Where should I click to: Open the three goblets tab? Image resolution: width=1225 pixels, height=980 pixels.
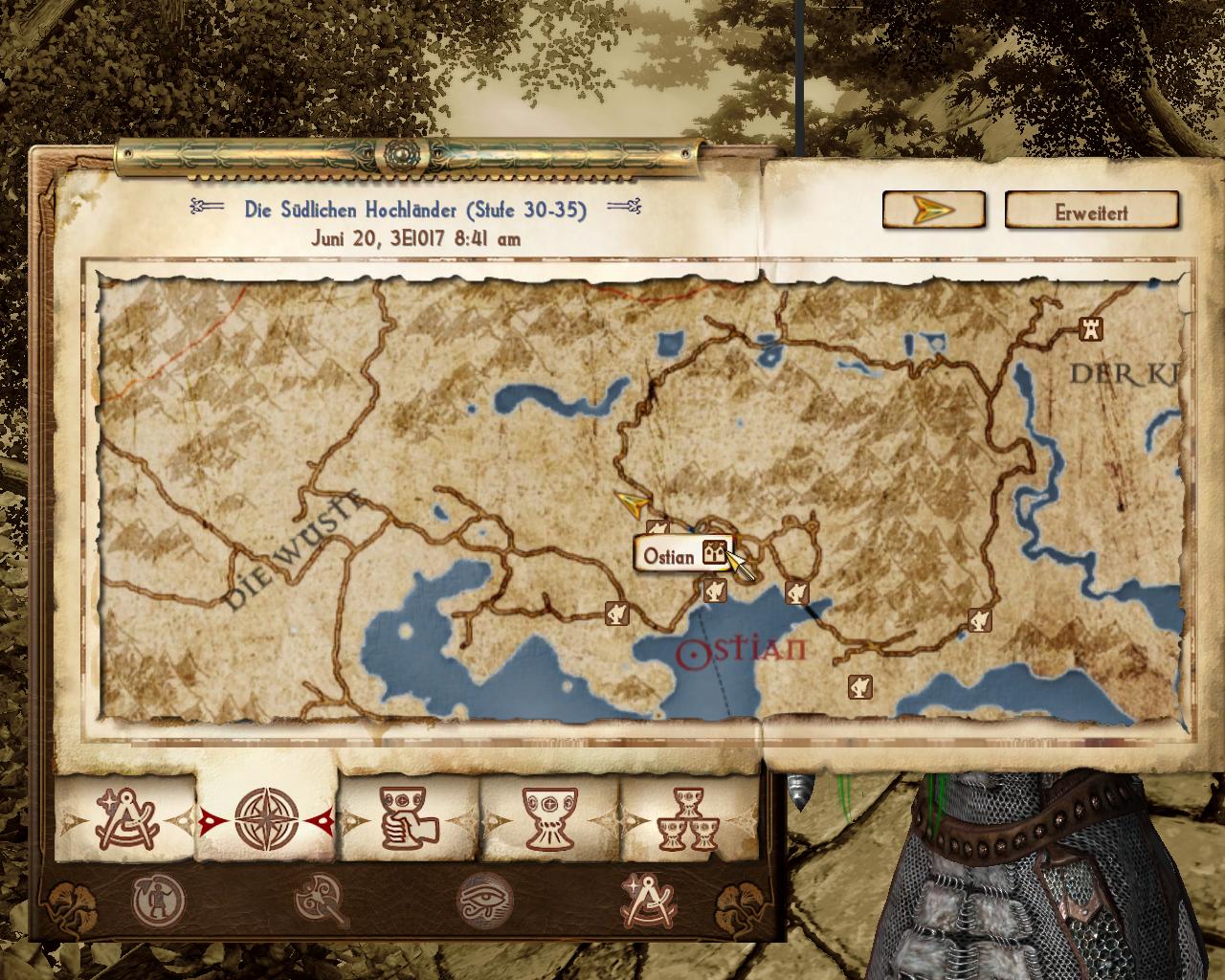tap(690, 819)
